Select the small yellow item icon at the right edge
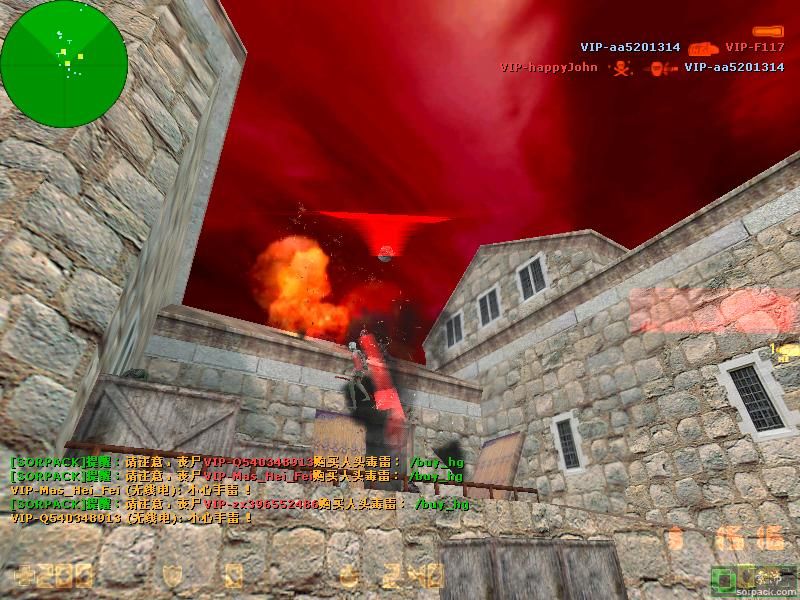Viewport: 800px width, 600px height. click(785, 351)
